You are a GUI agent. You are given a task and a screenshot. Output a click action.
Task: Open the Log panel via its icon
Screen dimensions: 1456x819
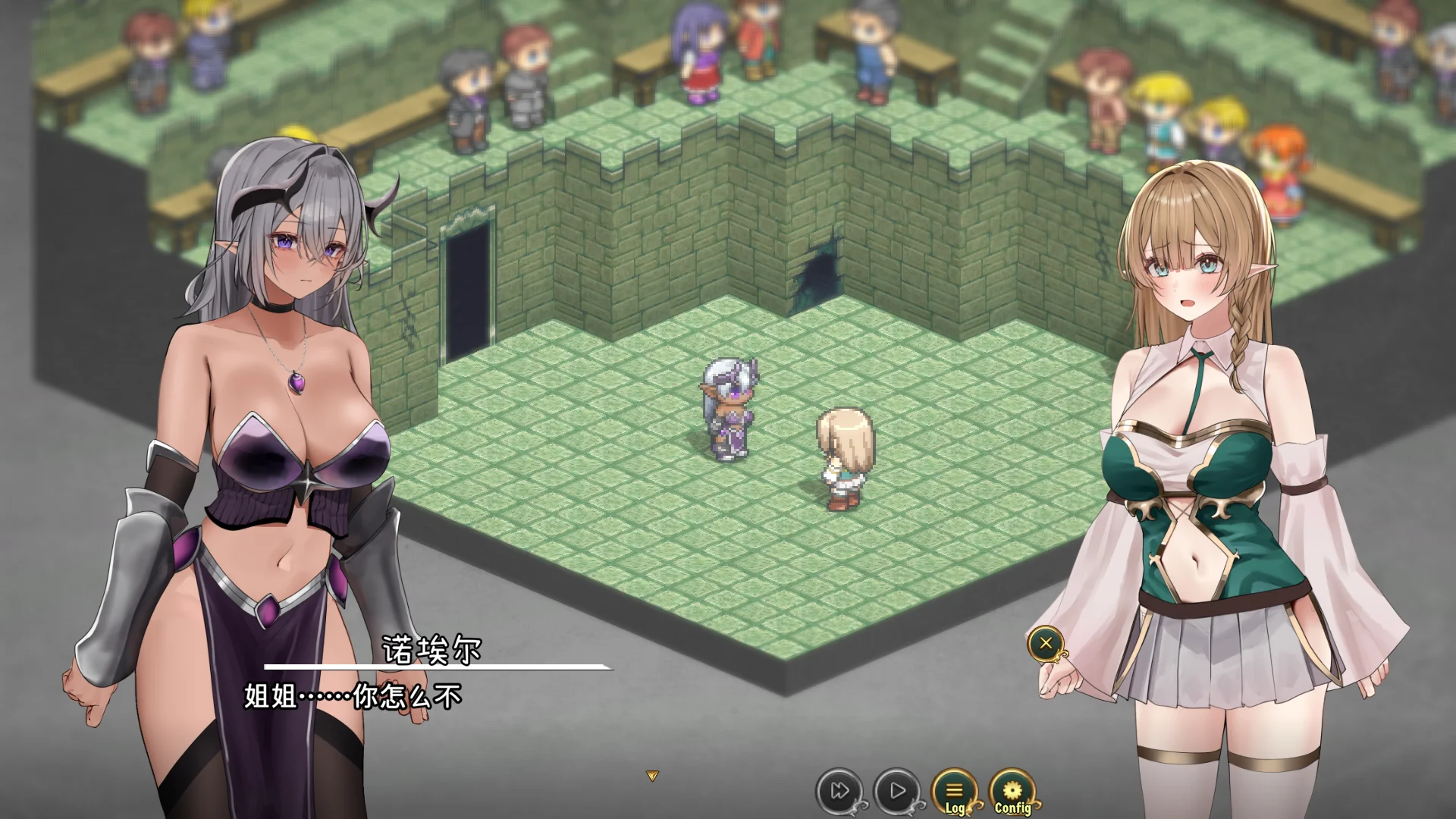tap(956, 787)
